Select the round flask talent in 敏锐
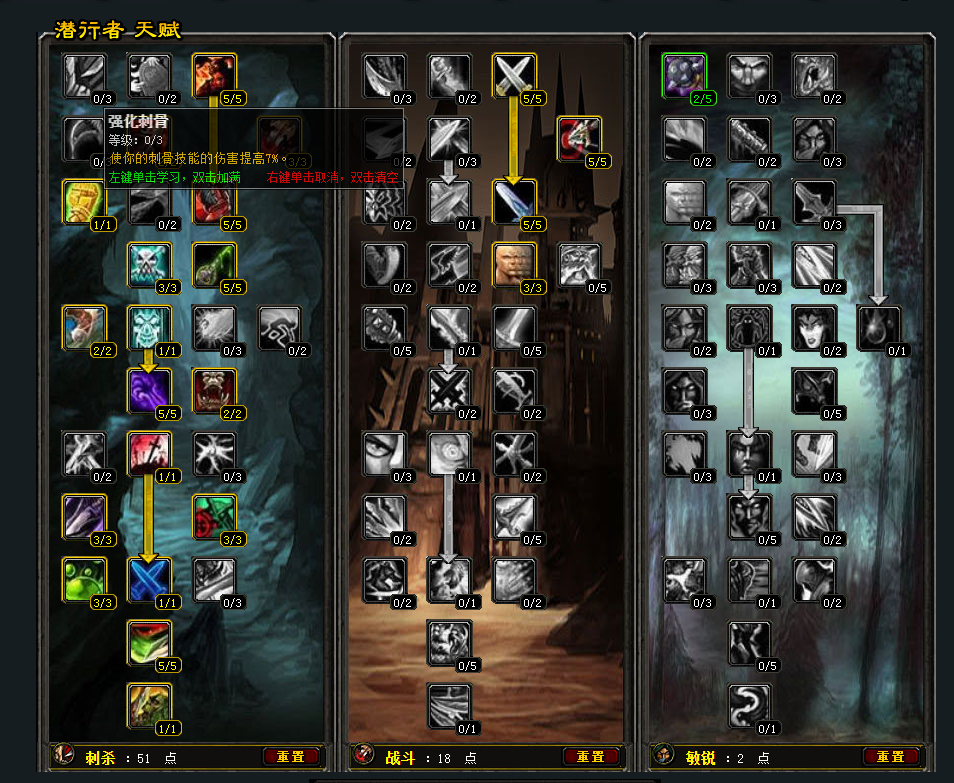 click(879, 327)
